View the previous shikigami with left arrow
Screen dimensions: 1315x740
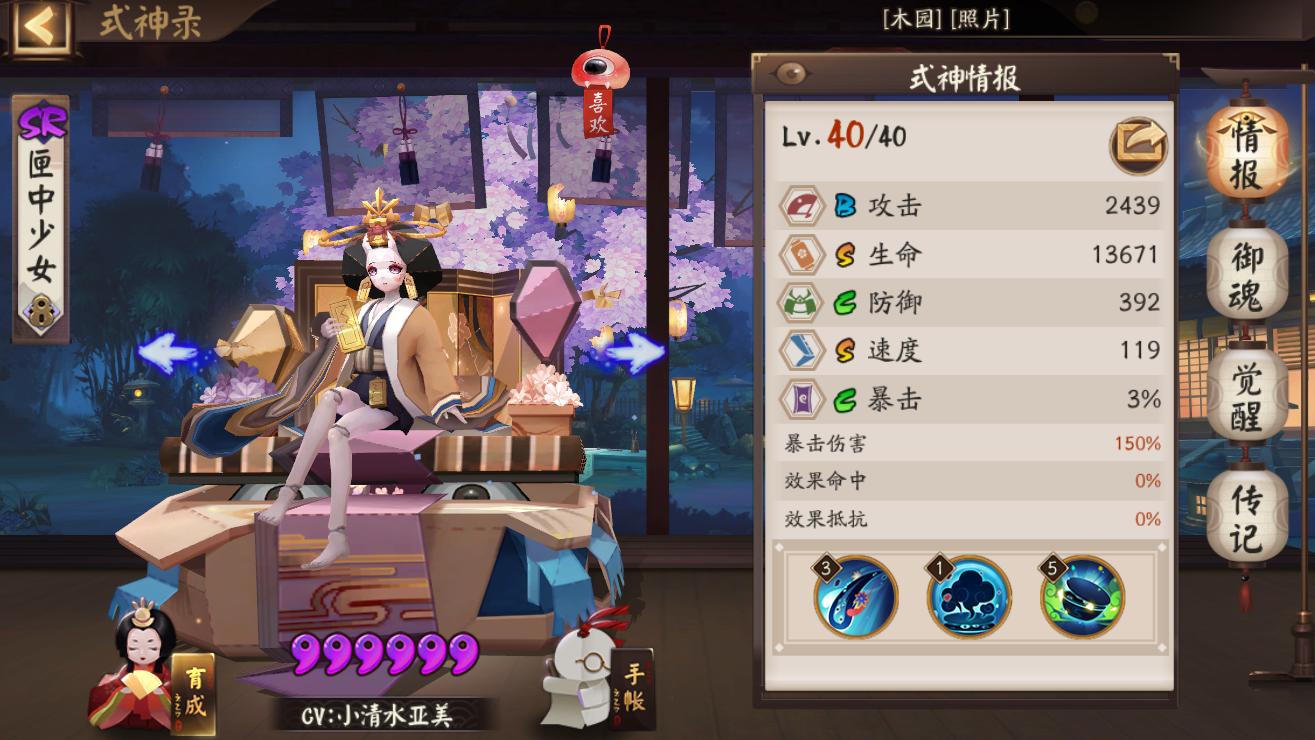(x=168, y=353)
